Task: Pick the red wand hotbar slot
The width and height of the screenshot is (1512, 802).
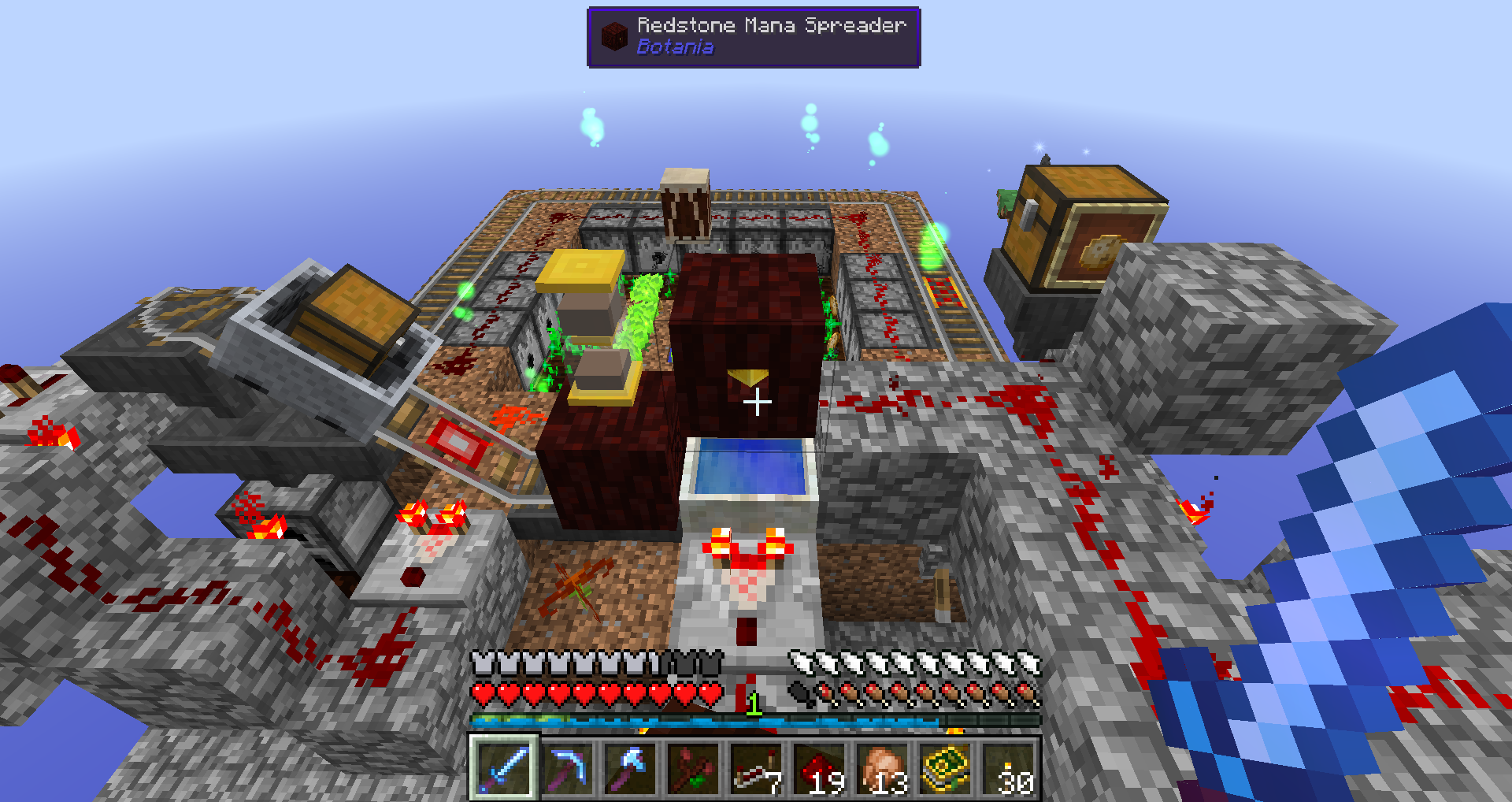Action: coord(694,768)
